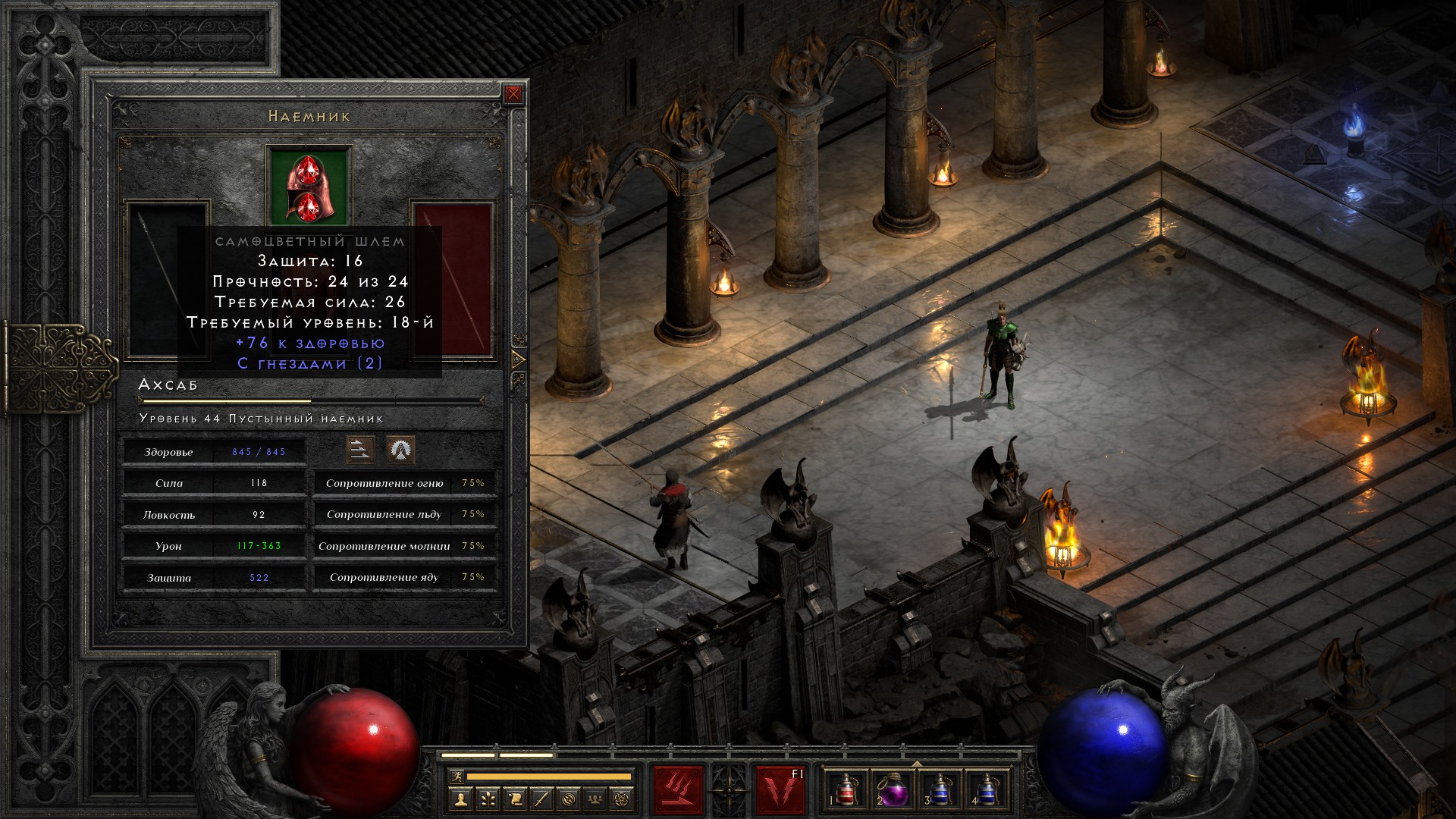Select the right-click skill marked F1
The height and width of the screenshot is (819, 1456).
pyautogui.click(x=780, y=790)
